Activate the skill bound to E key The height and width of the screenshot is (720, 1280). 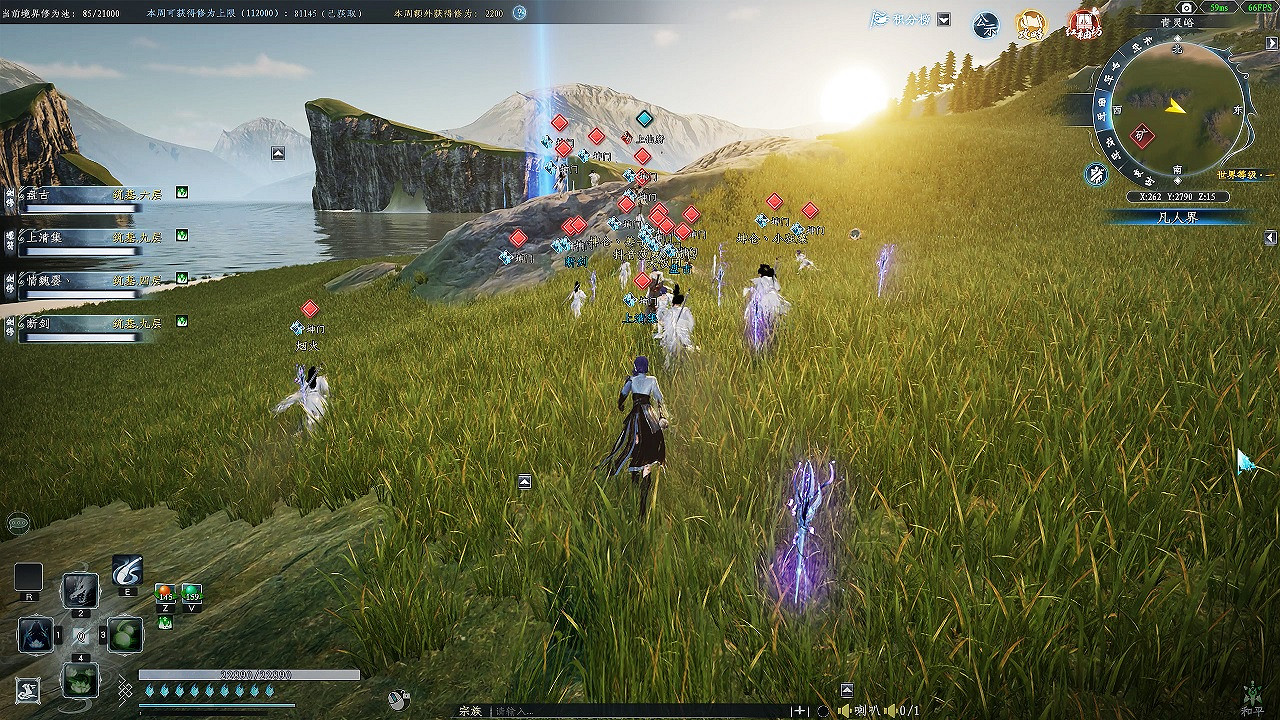coord(126,570)
